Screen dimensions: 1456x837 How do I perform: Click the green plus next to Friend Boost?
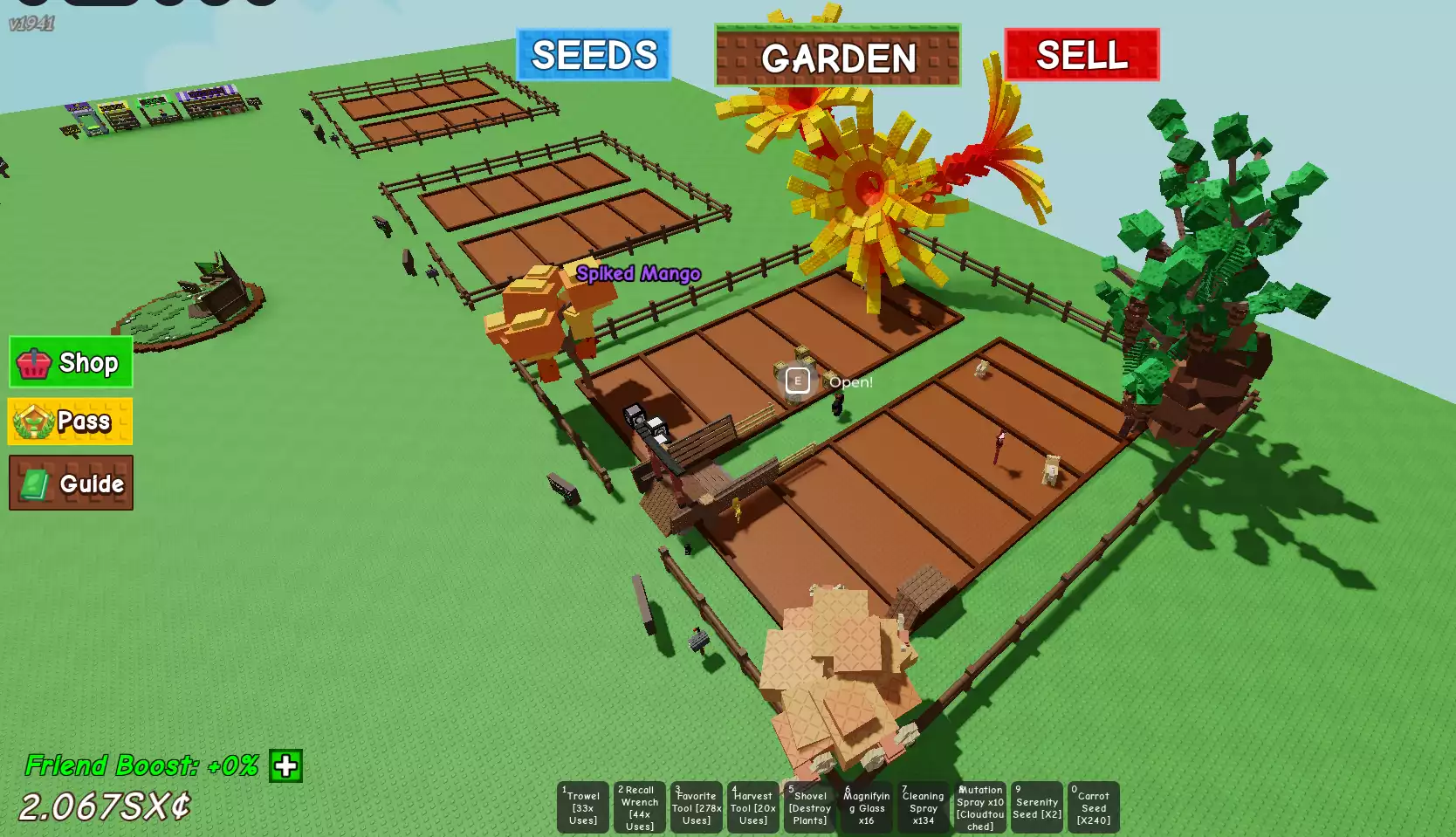[285, 766]
